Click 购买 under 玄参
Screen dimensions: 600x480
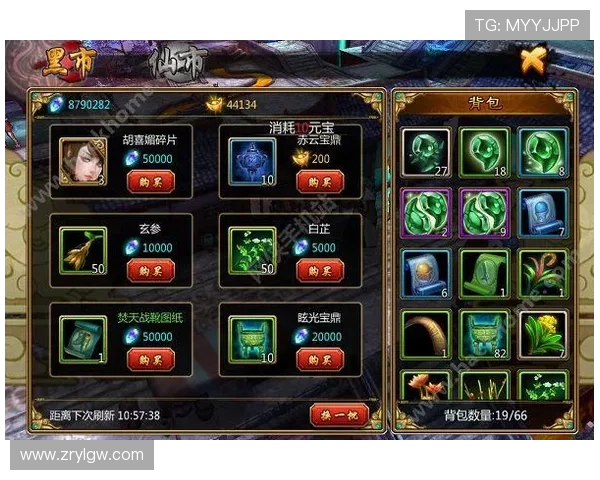[150, 270]
